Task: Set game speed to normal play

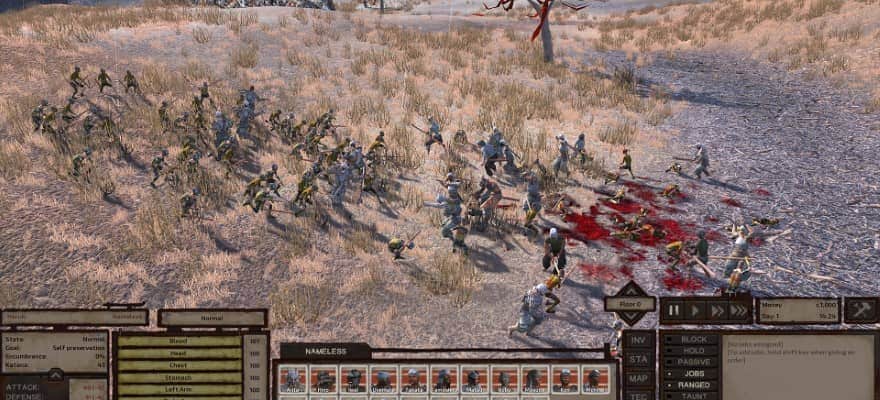Action: pos(696,311)
